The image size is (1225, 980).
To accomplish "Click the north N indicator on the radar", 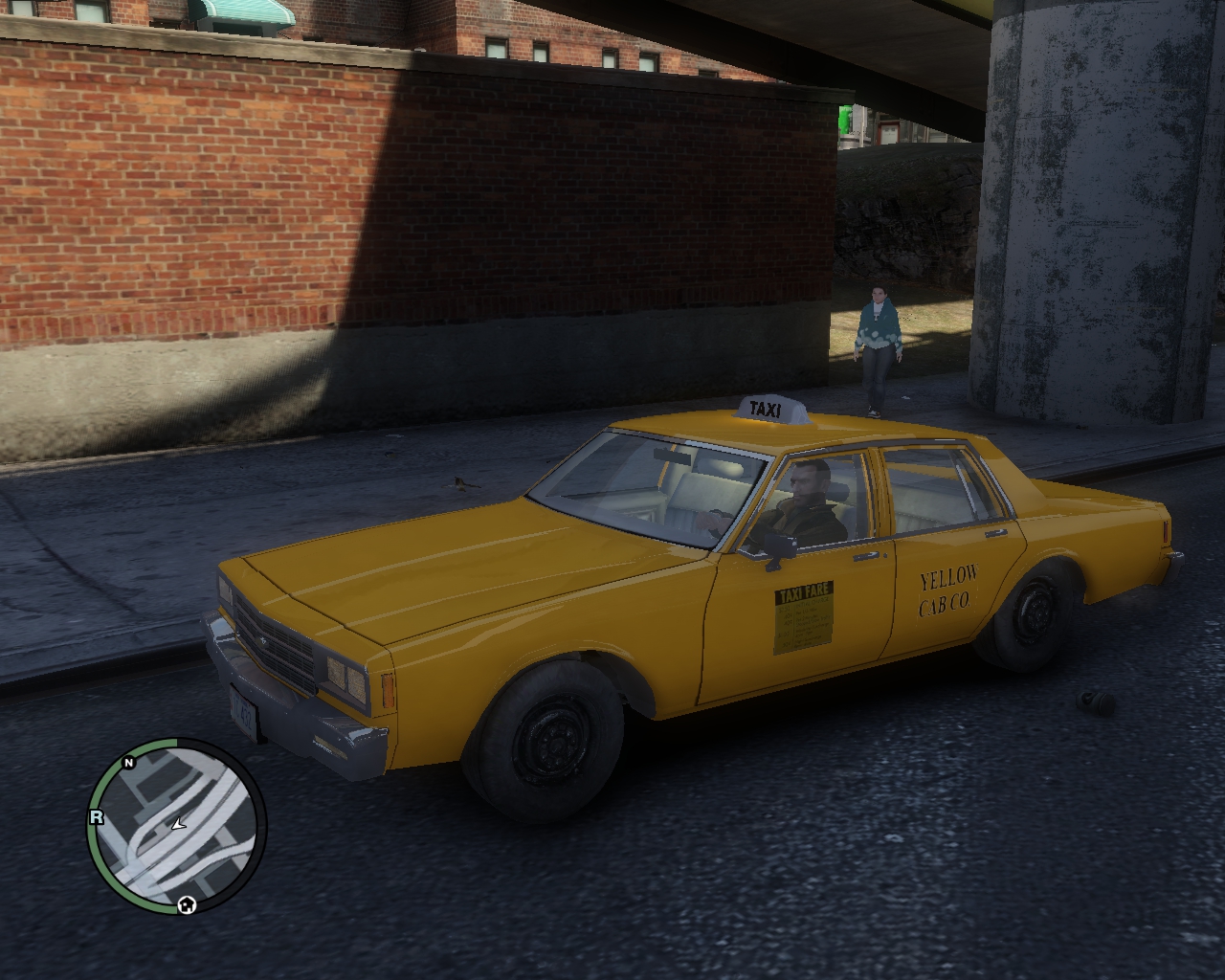I will click(x=128, y=763).
